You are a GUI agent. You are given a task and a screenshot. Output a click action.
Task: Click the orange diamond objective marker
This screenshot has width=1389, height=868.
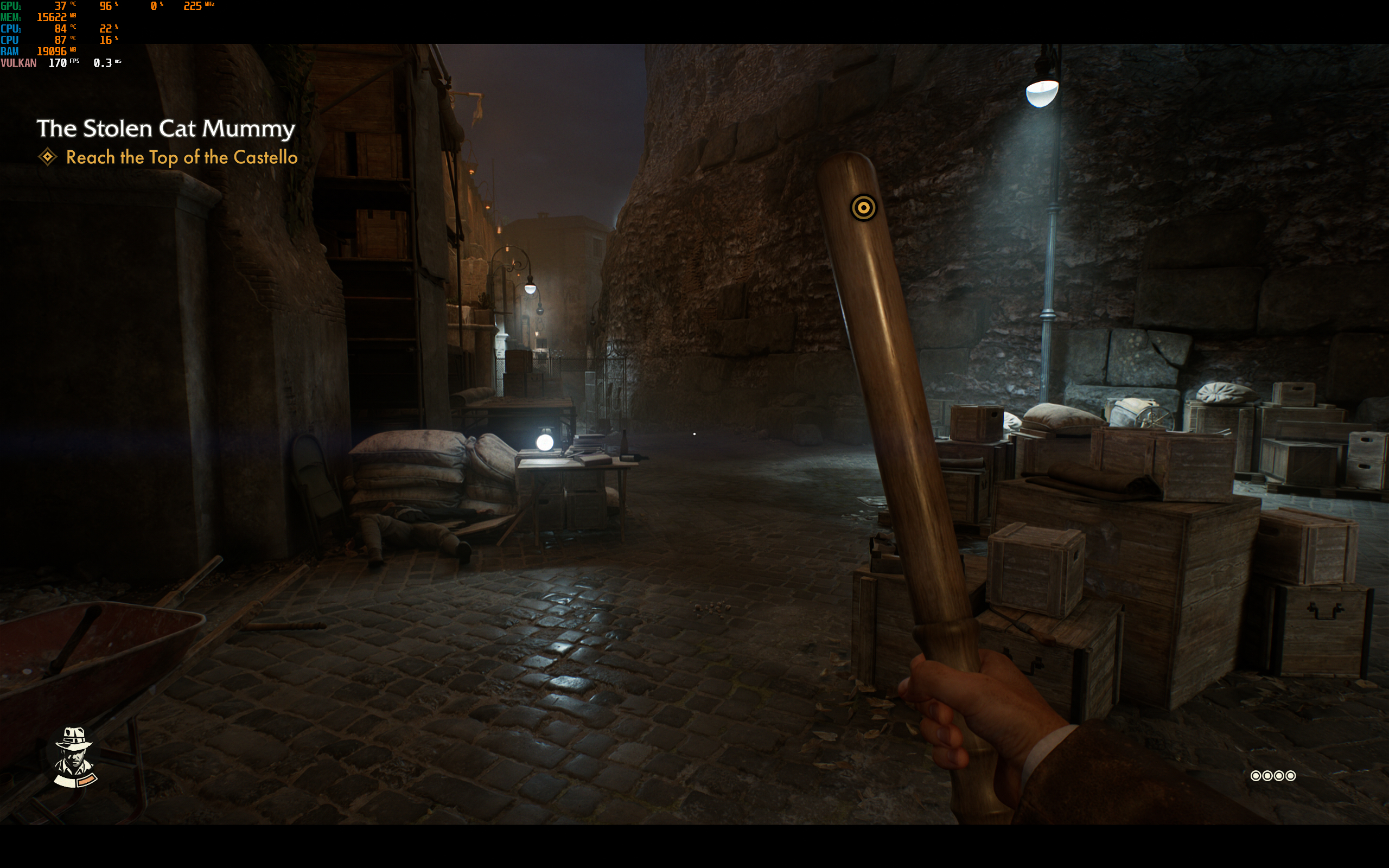coord(48,157)
